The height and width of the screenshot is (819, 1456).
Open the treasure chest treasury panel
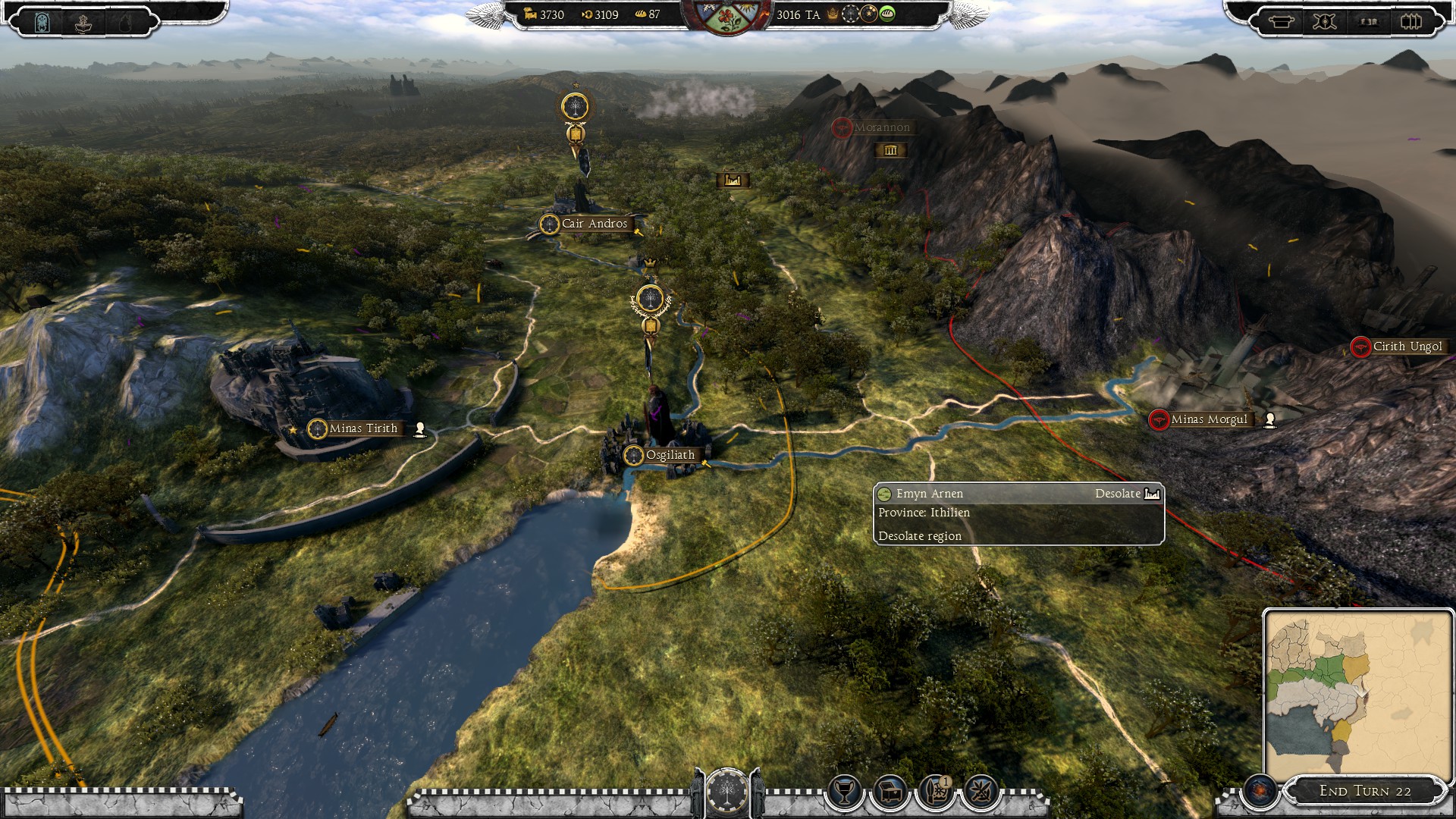pos(890,792)
